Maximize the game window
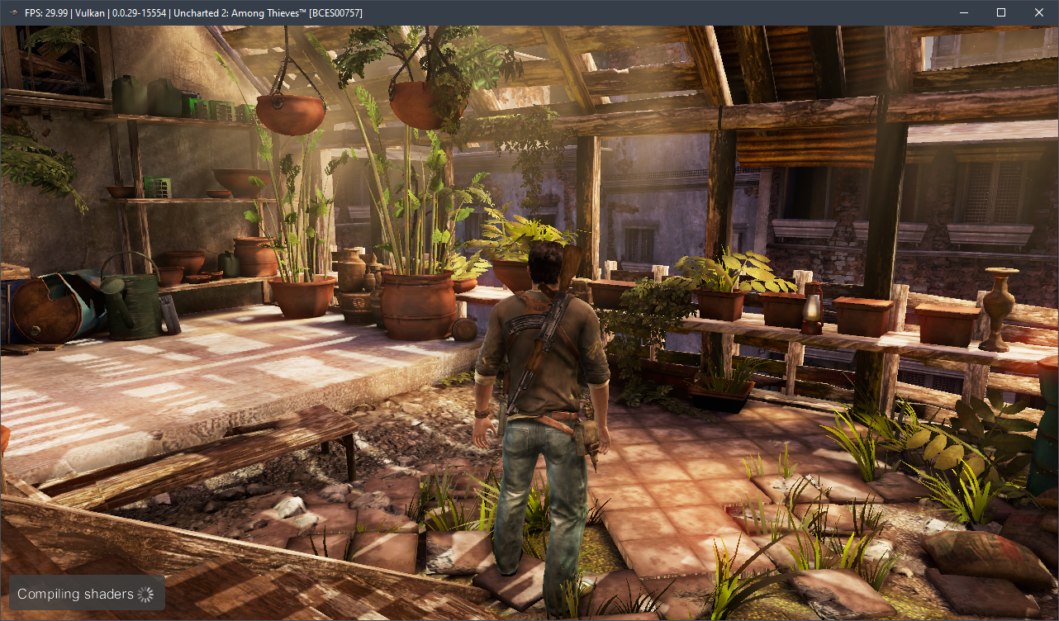The height and width of the screenshot is (621, 1059). (1001, 12)
